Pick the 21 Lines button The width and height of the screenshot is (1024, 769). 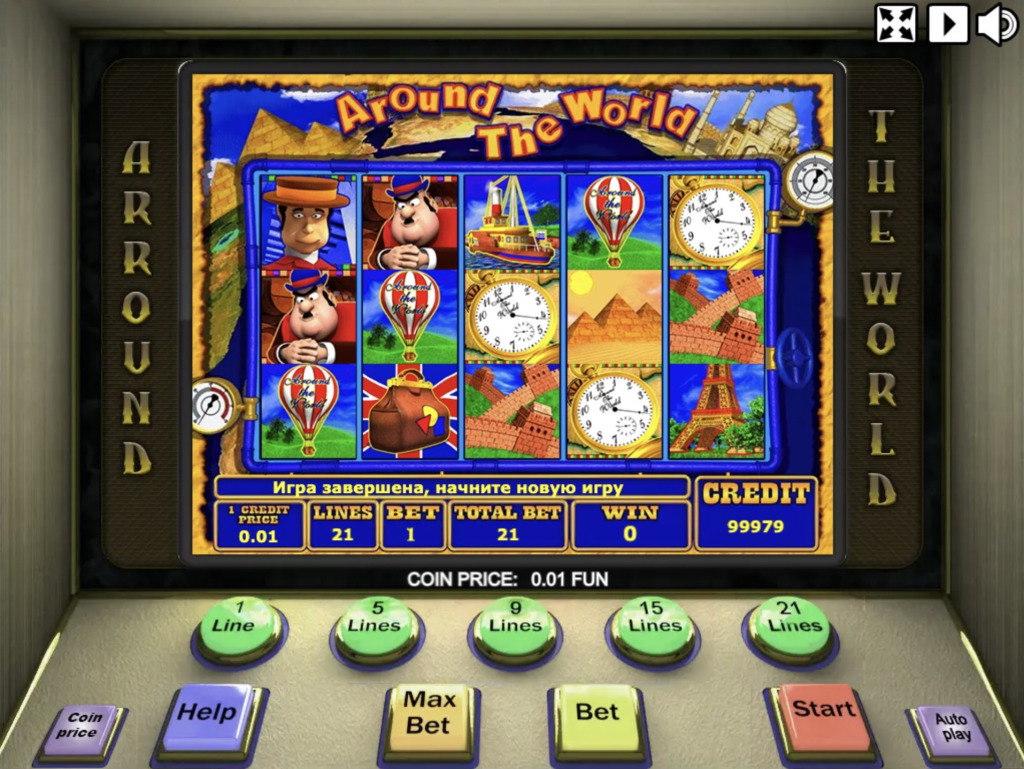(x=789, y=626)
